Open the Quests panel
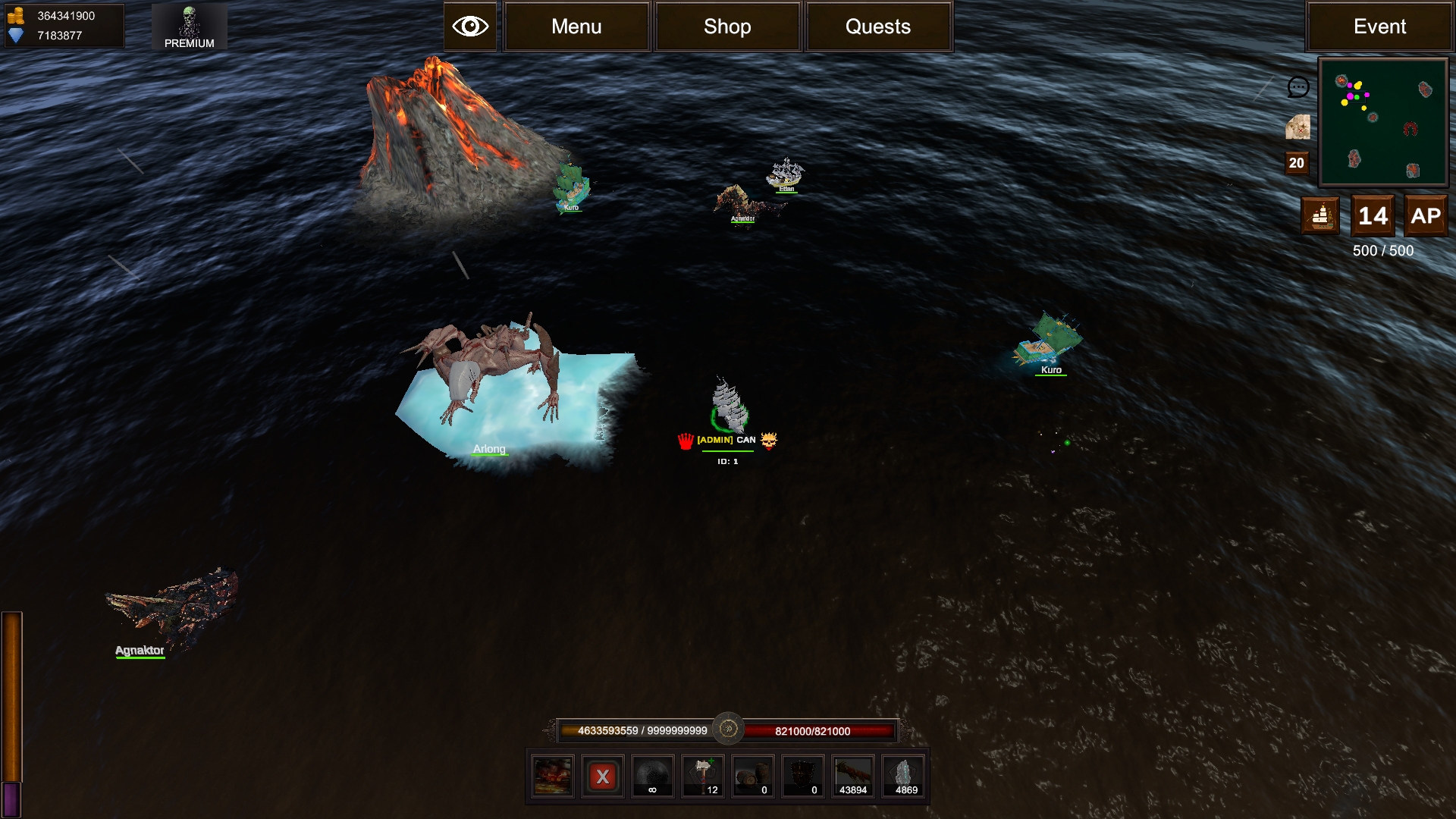The image size is (1456, 819). click(878, 27)
